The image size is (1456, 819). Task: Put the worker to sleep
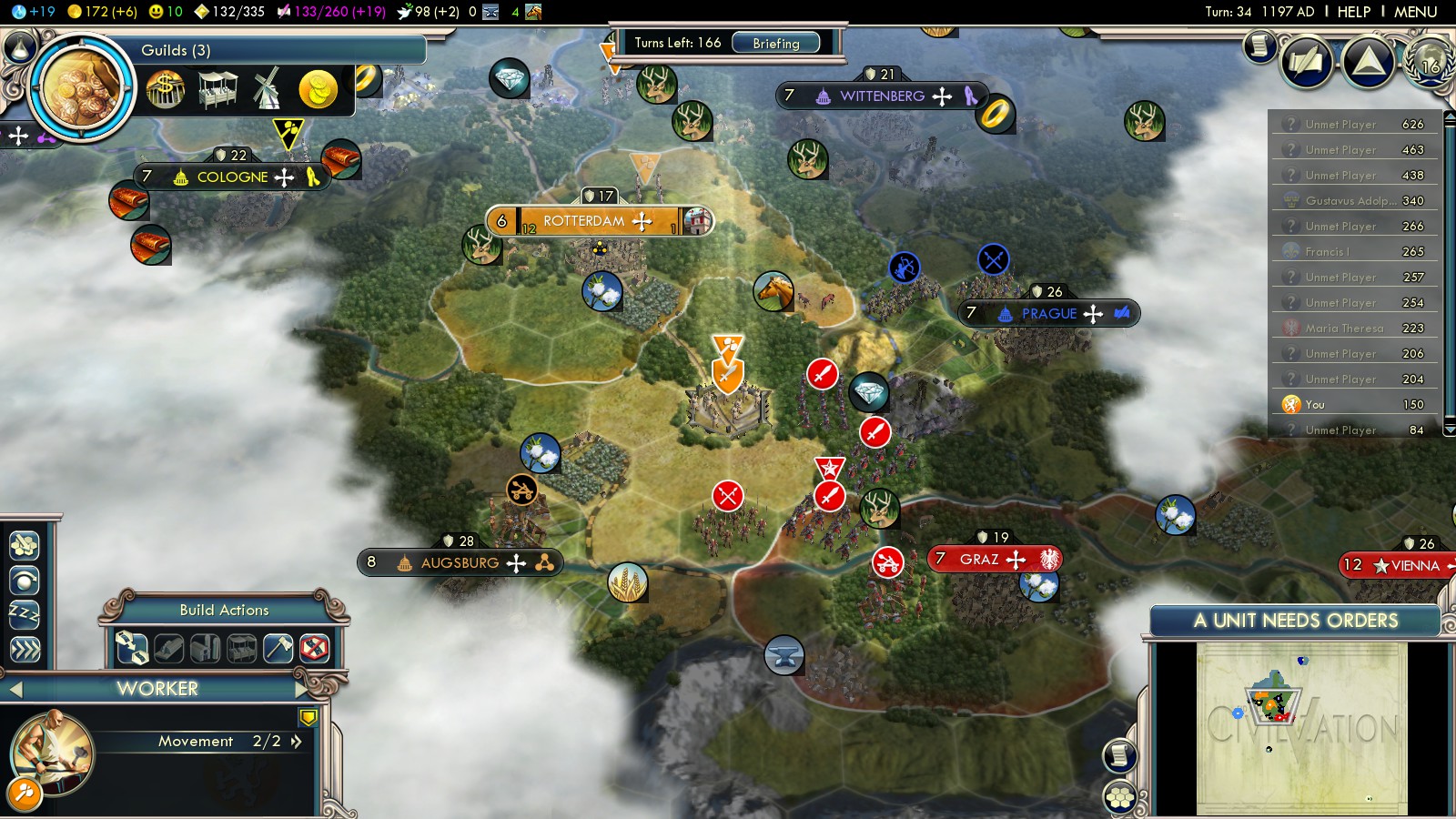[x=25, y=614]
